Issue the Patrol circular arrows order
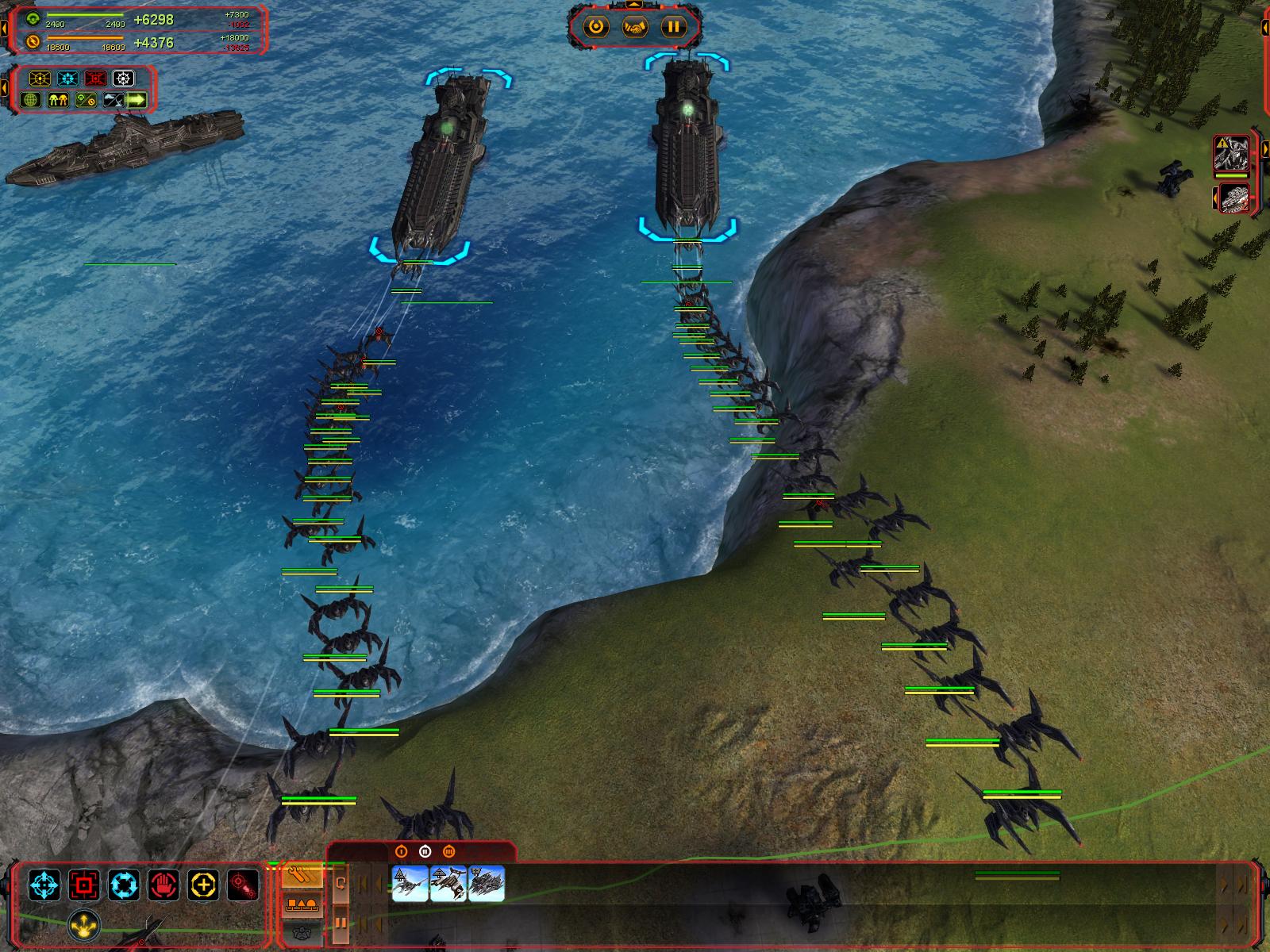1270x952 pixels. 124,884
